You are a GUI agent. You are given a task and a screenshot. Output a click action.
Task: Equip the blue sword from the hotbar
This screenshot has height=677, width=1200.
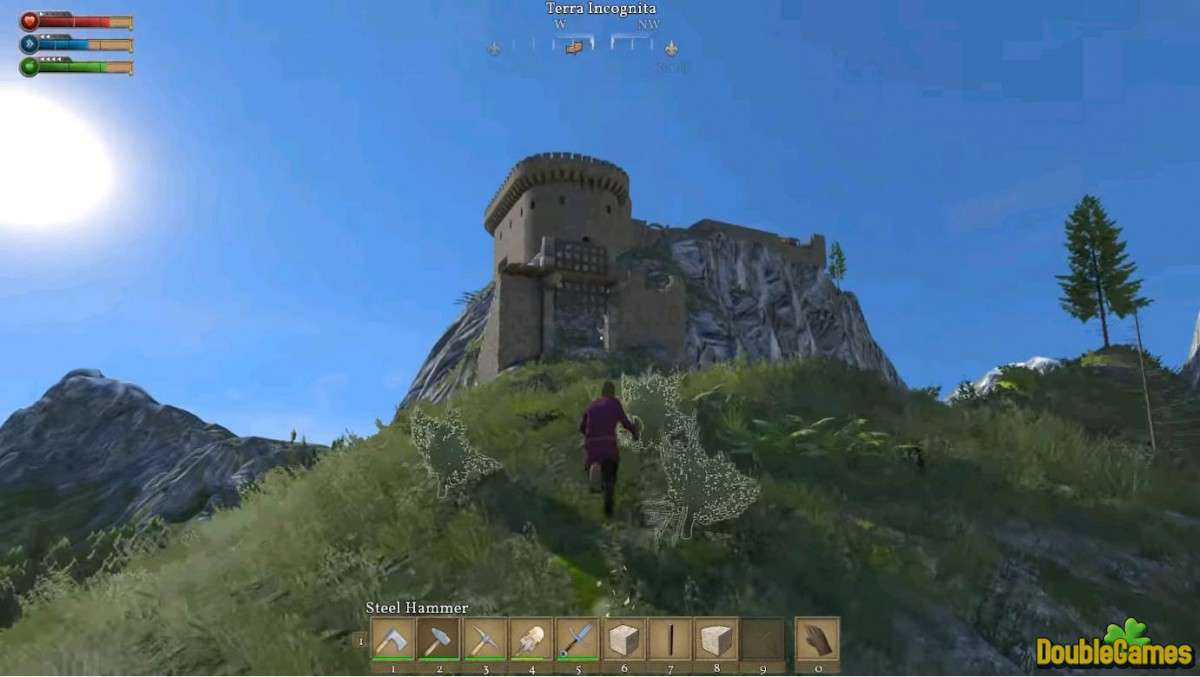577,639
